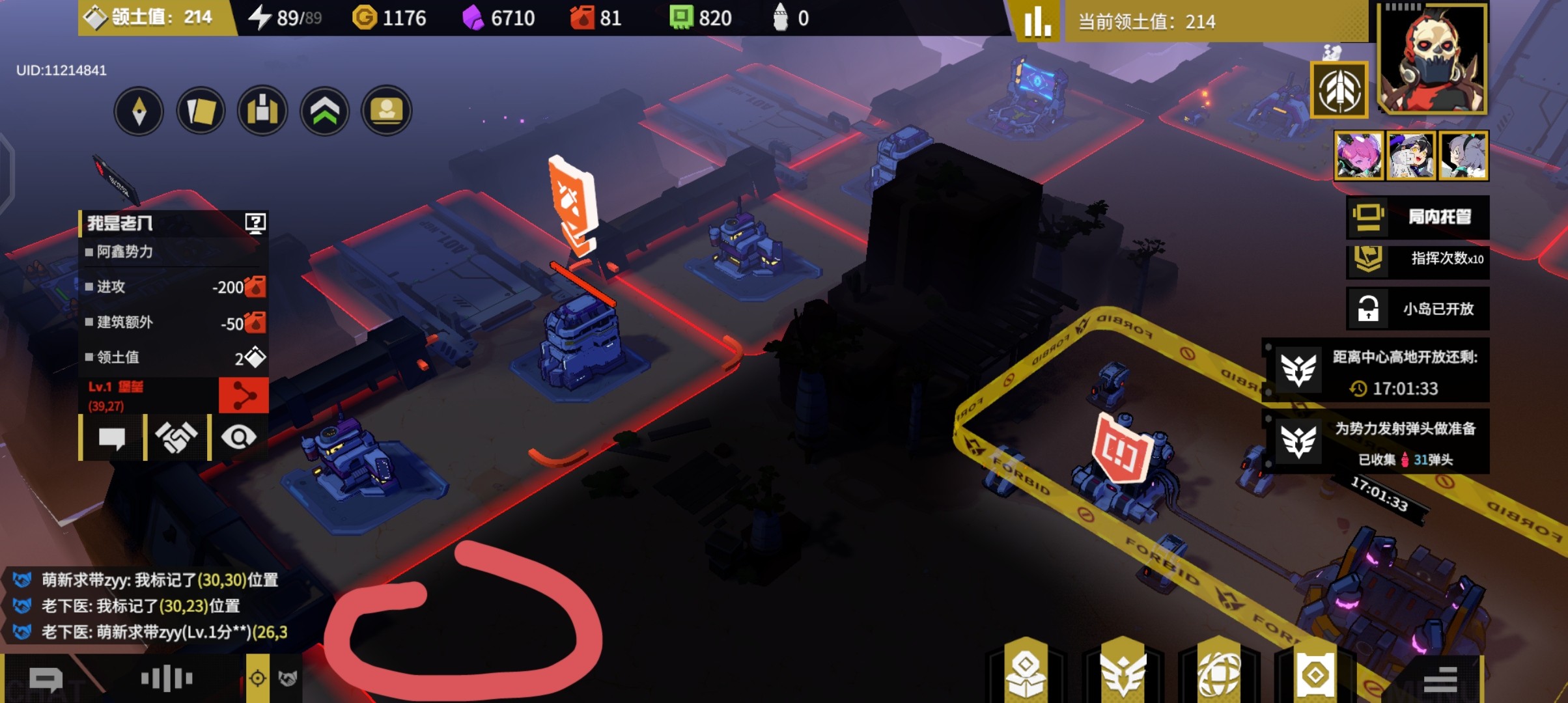Viewport: 1568px width, 703px height.
Task: Toggle 局内托管 auto-management
Action: (x=1418, y=217)
